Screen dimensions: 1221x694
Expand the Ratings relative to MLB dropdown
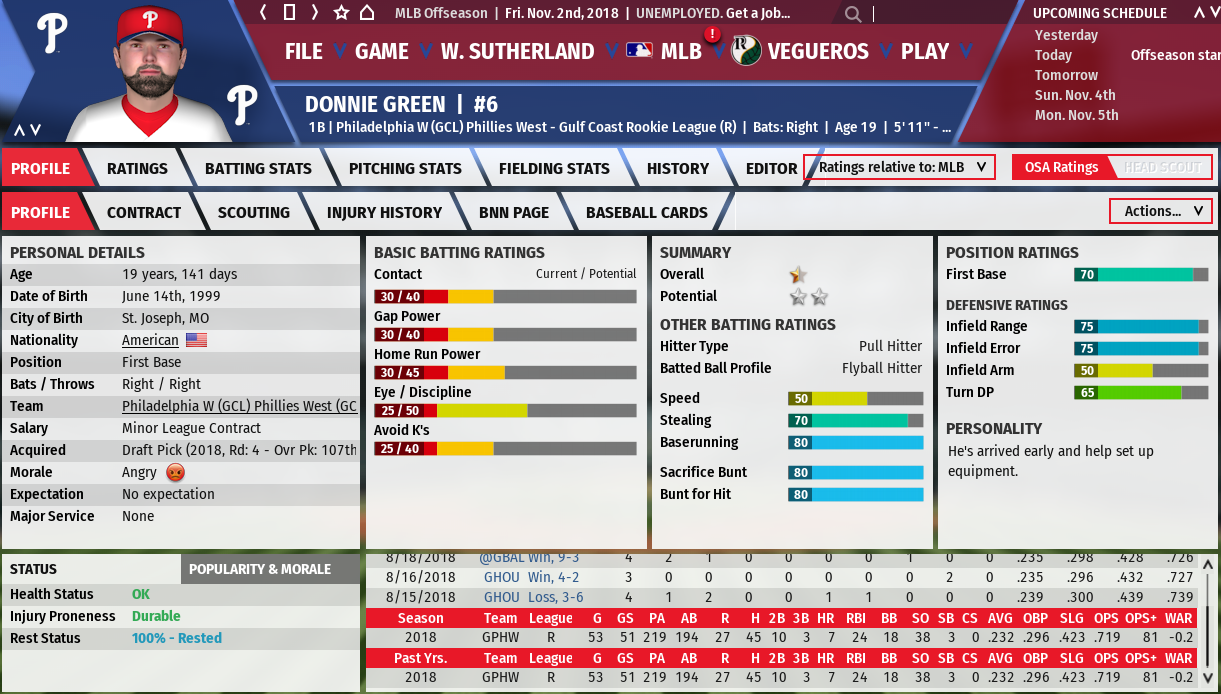(x=900, y=168)
